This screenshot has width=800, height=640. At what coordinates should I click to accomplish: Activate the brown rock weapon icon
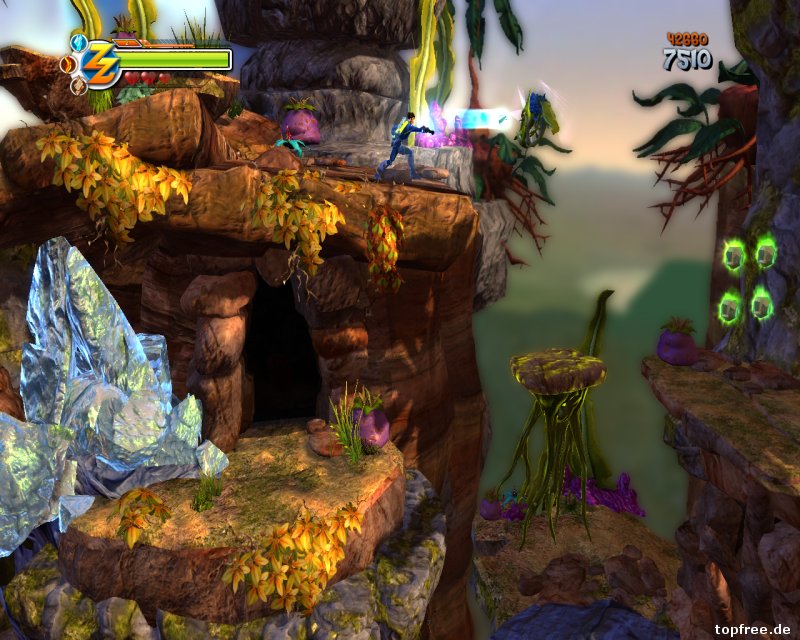coord(79,86)
